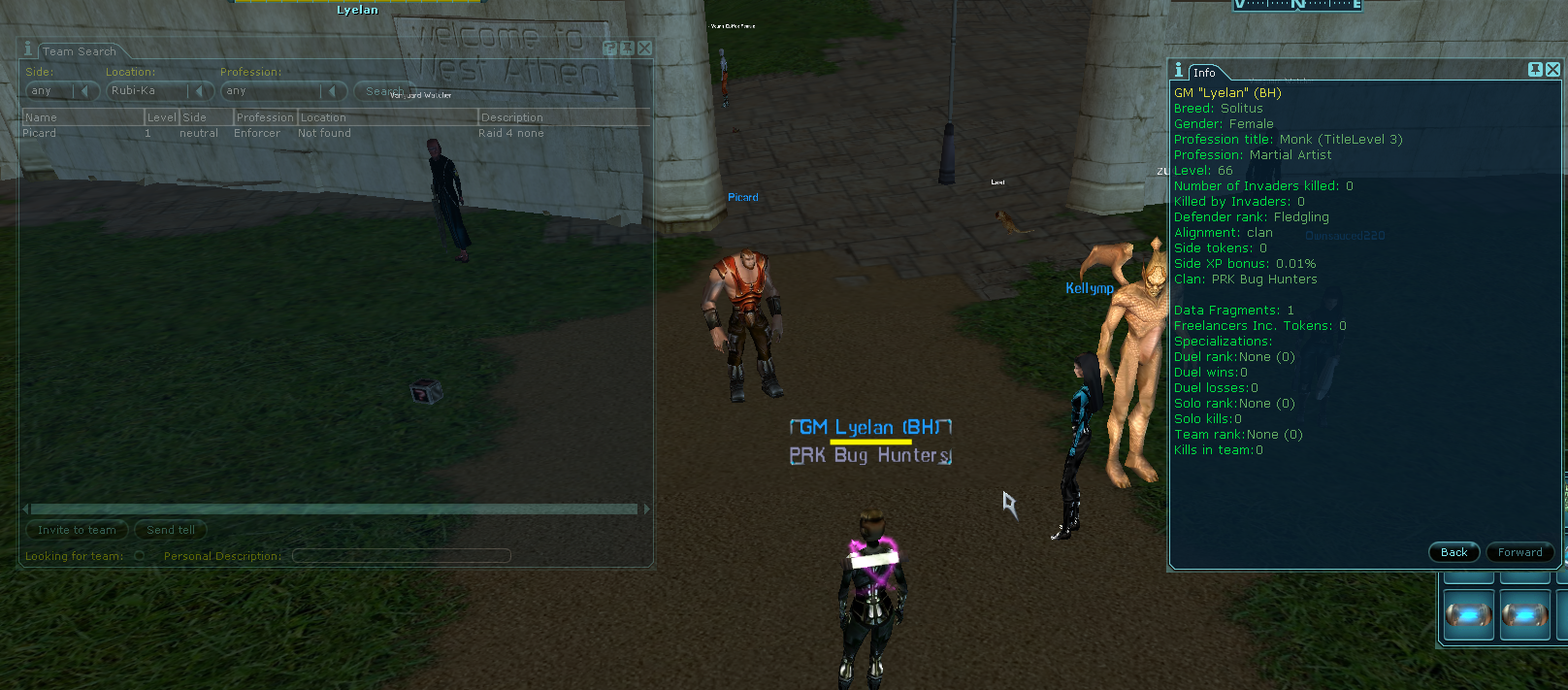Pin the Team Search window
This screenshot has height=690, width=1568.
tap(627, 48)
